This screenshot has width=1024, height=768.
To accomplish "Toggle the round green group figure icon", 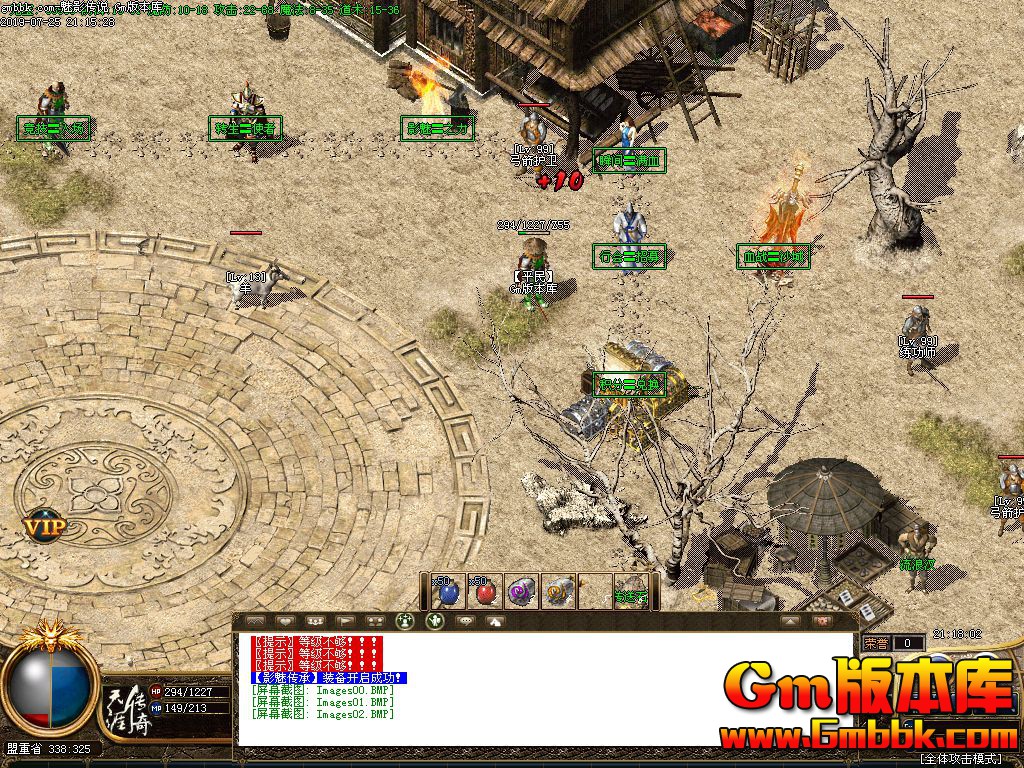I will (405, 620).
